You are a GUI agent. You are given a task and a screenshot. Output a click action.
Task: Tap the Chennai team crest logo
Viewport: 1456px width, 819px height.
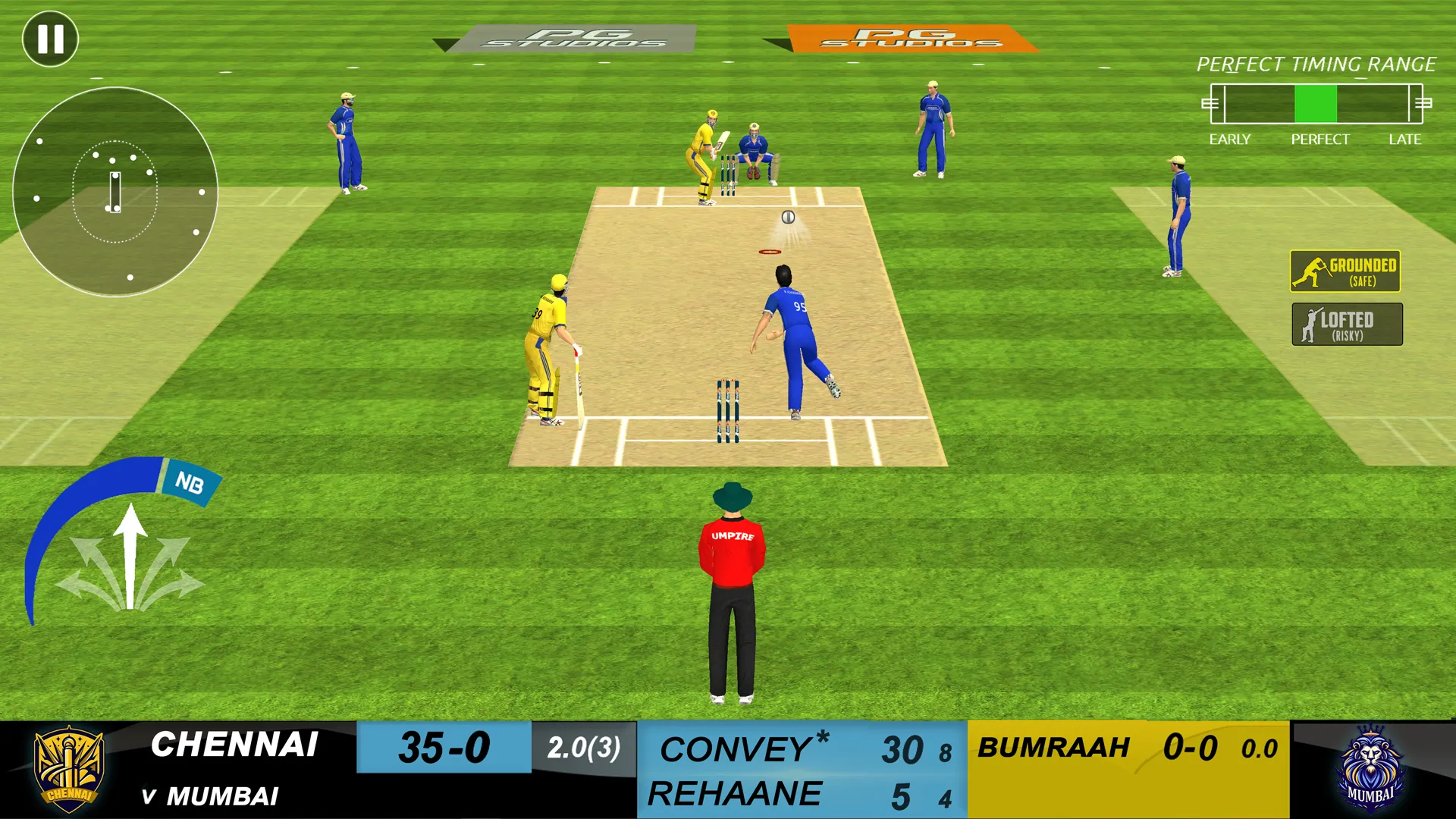coord(71,768)
